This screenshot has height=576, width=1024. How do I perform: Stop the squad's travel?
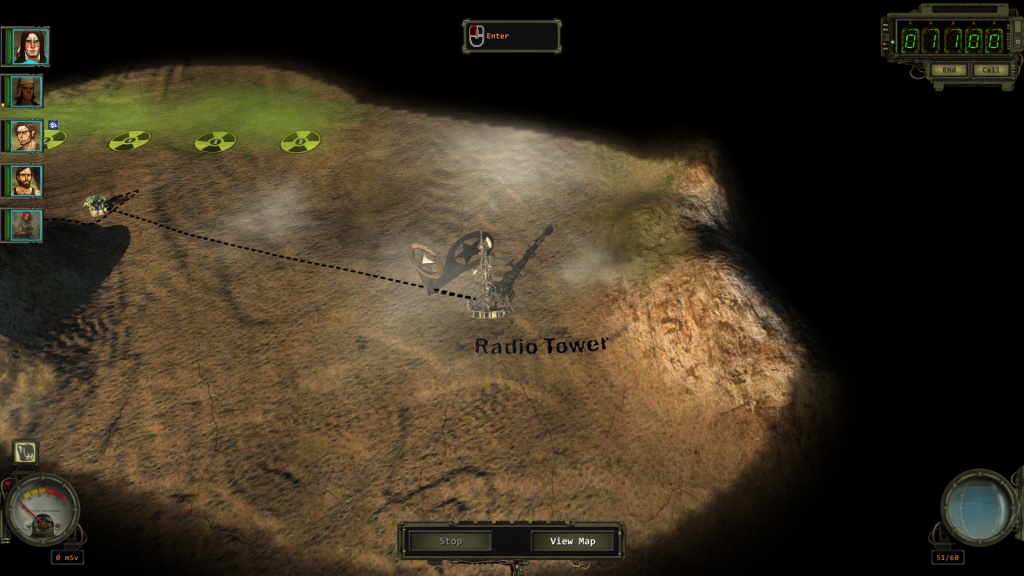click(451, 541)
